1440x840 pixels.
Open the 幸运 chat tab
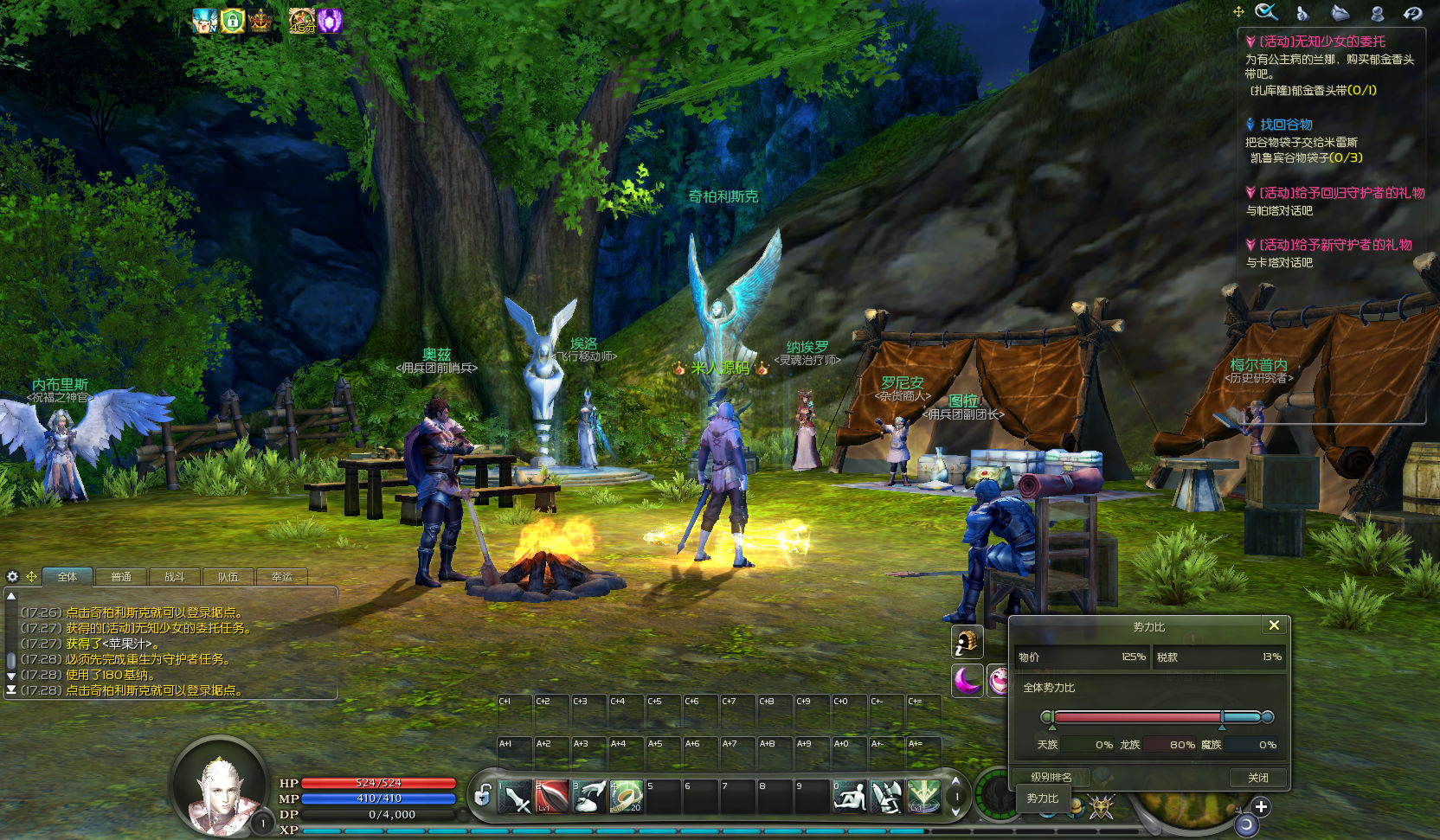[x=282, y=577]
